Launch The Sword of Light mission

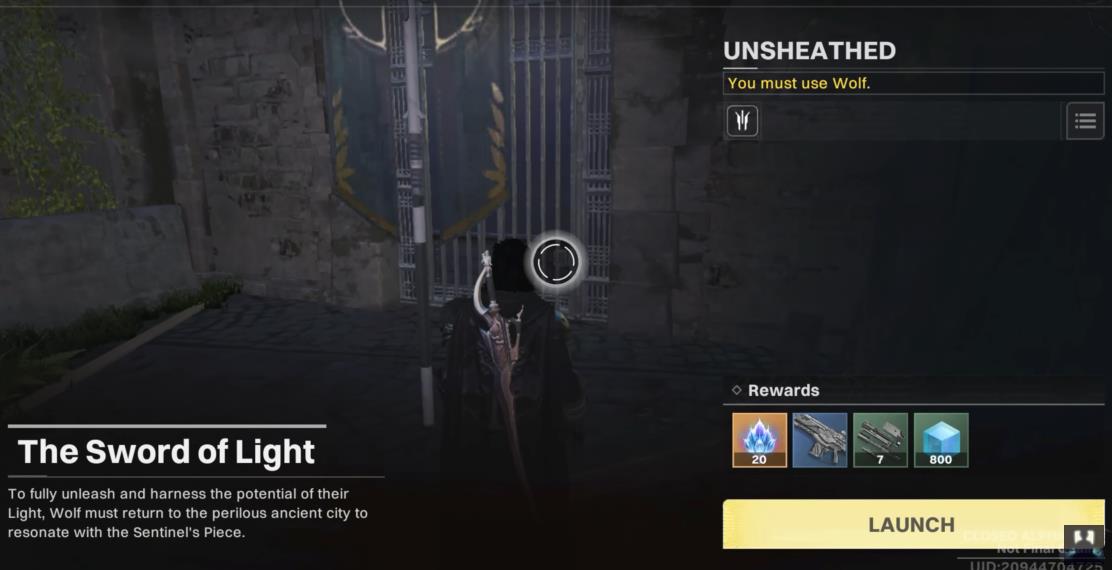coord(911,524)
